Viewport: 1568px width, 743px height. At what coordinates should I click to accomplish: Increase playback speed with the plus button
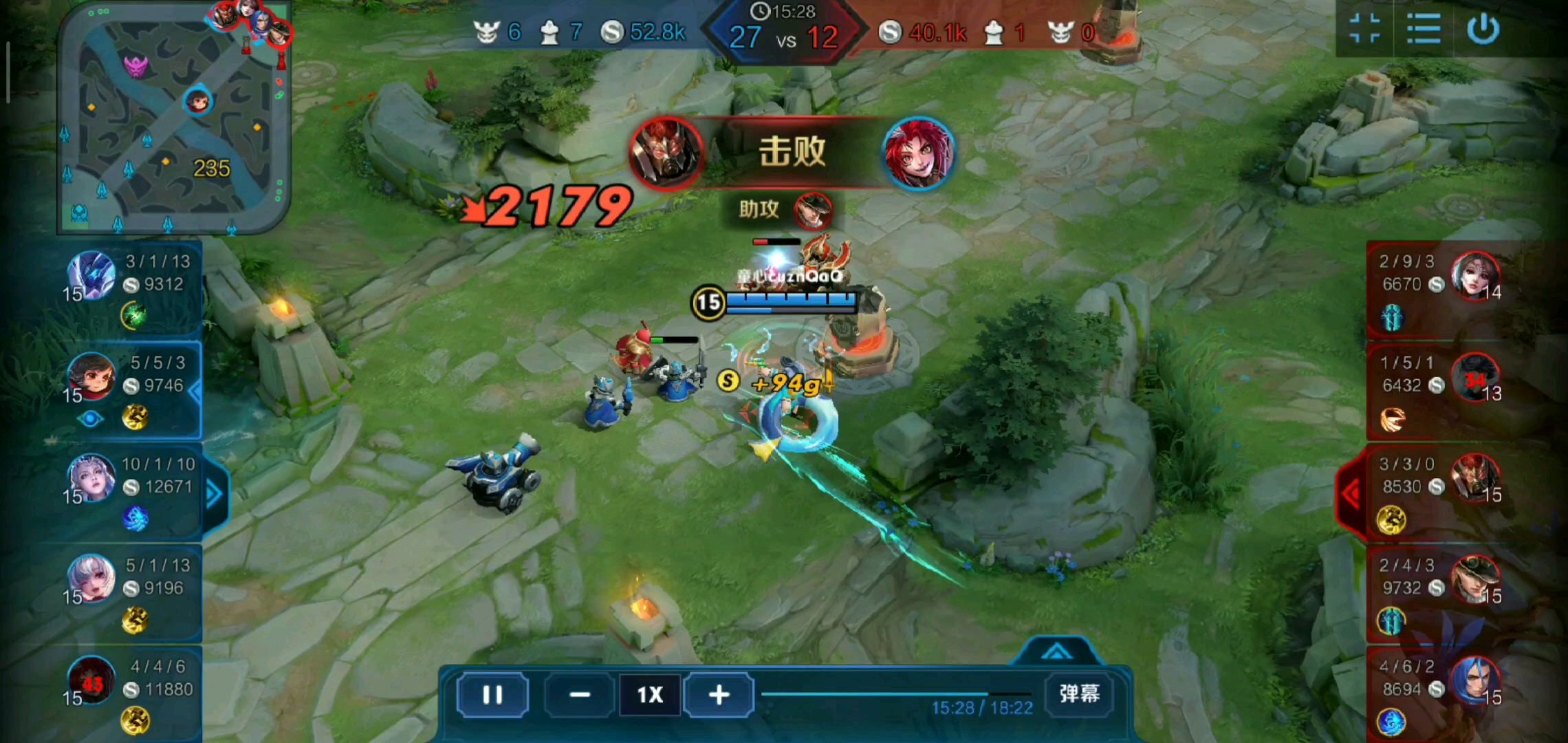click(719, 695)
